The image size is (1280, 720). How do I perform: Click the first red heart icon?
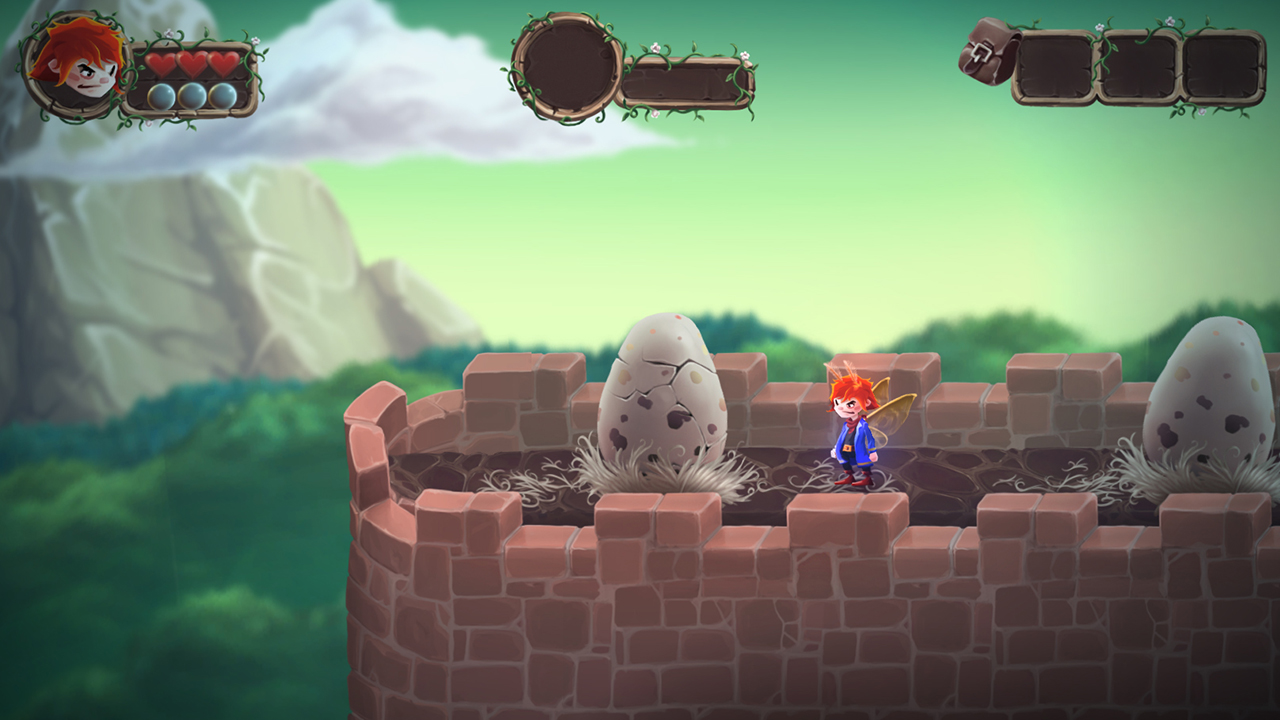(160, 62)
